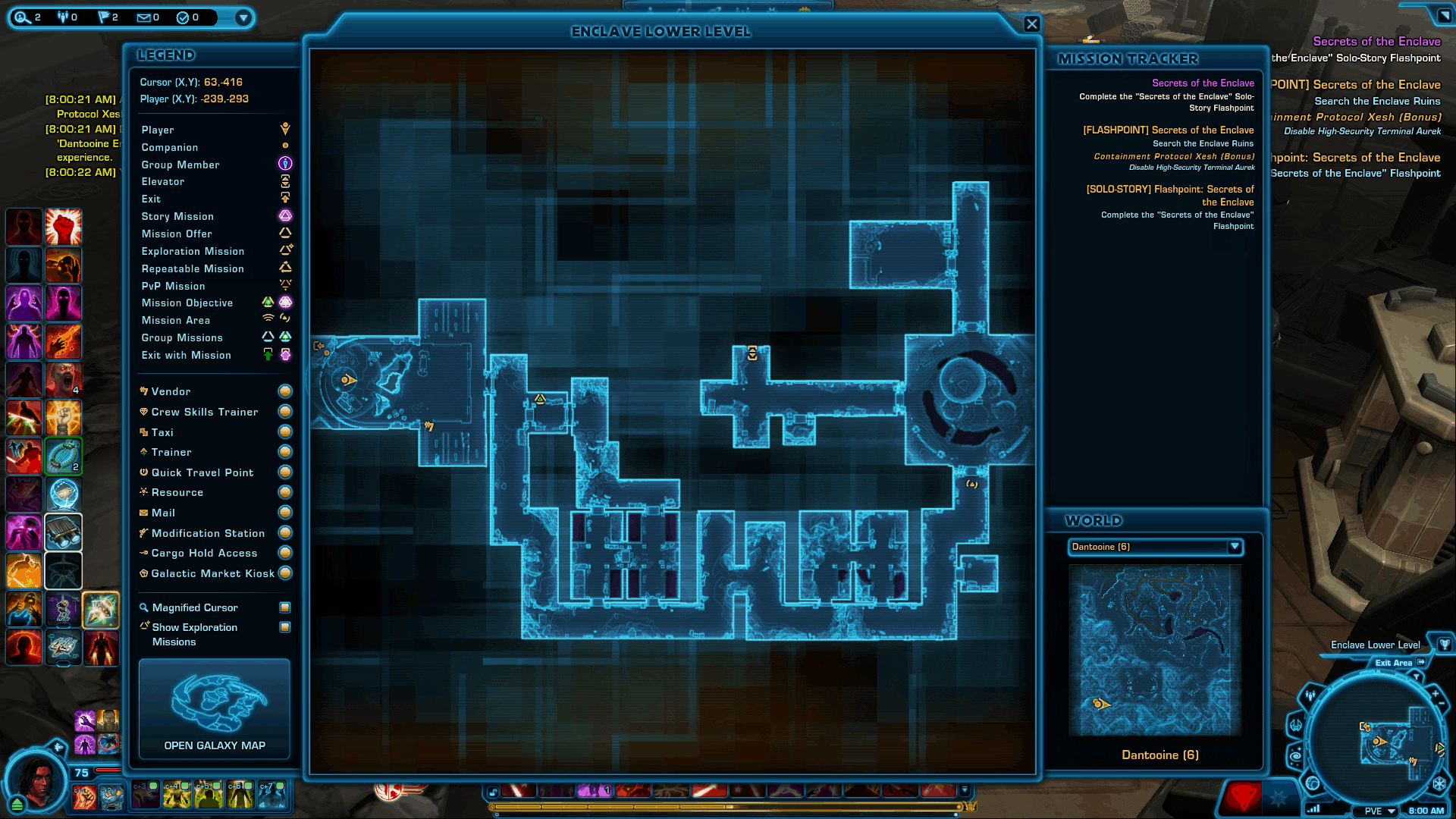Select the quick travel ability in the quickbar

[64, 494]
